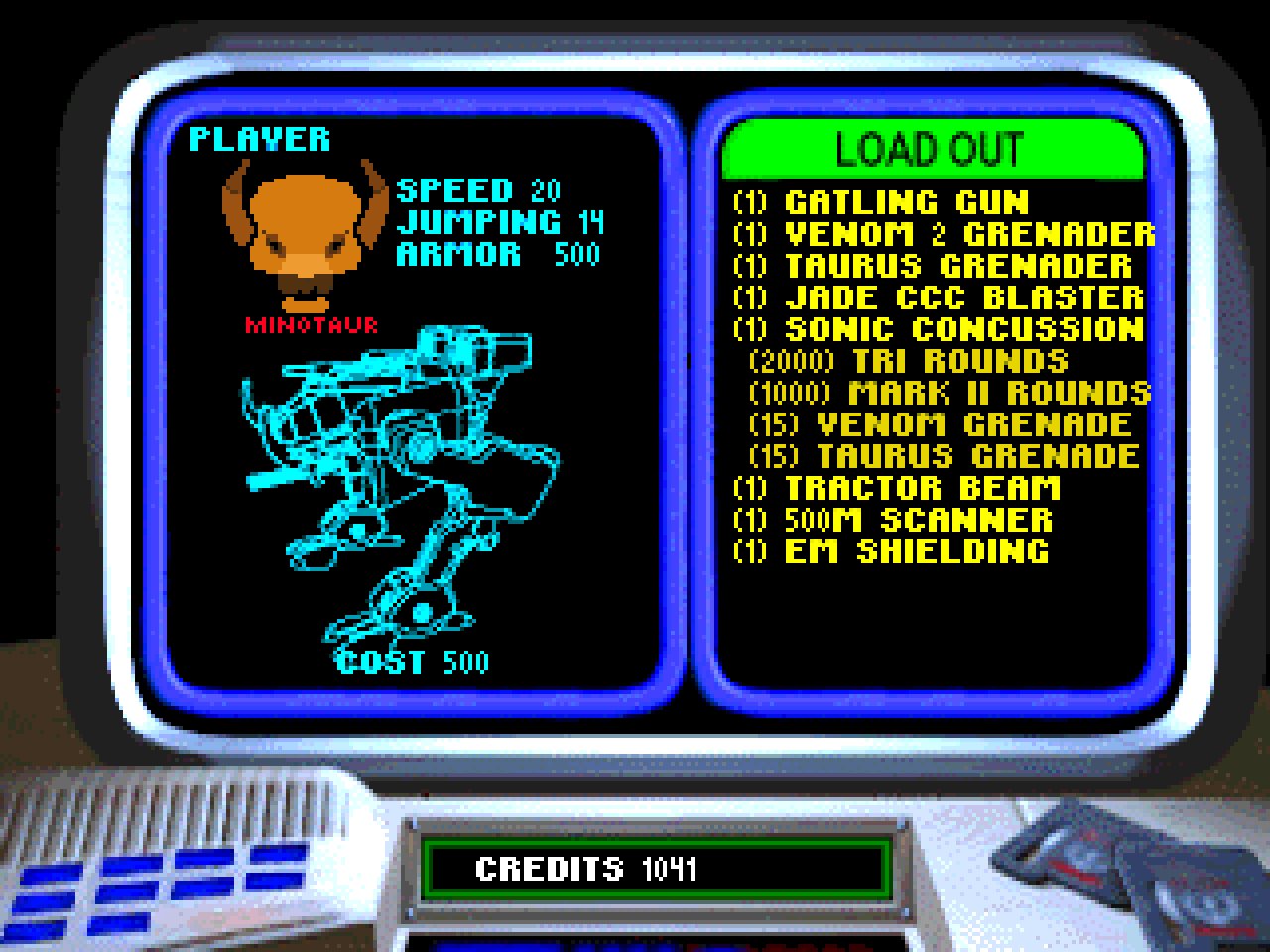Click the green LOAD OUT header

(x=931, y=150)
